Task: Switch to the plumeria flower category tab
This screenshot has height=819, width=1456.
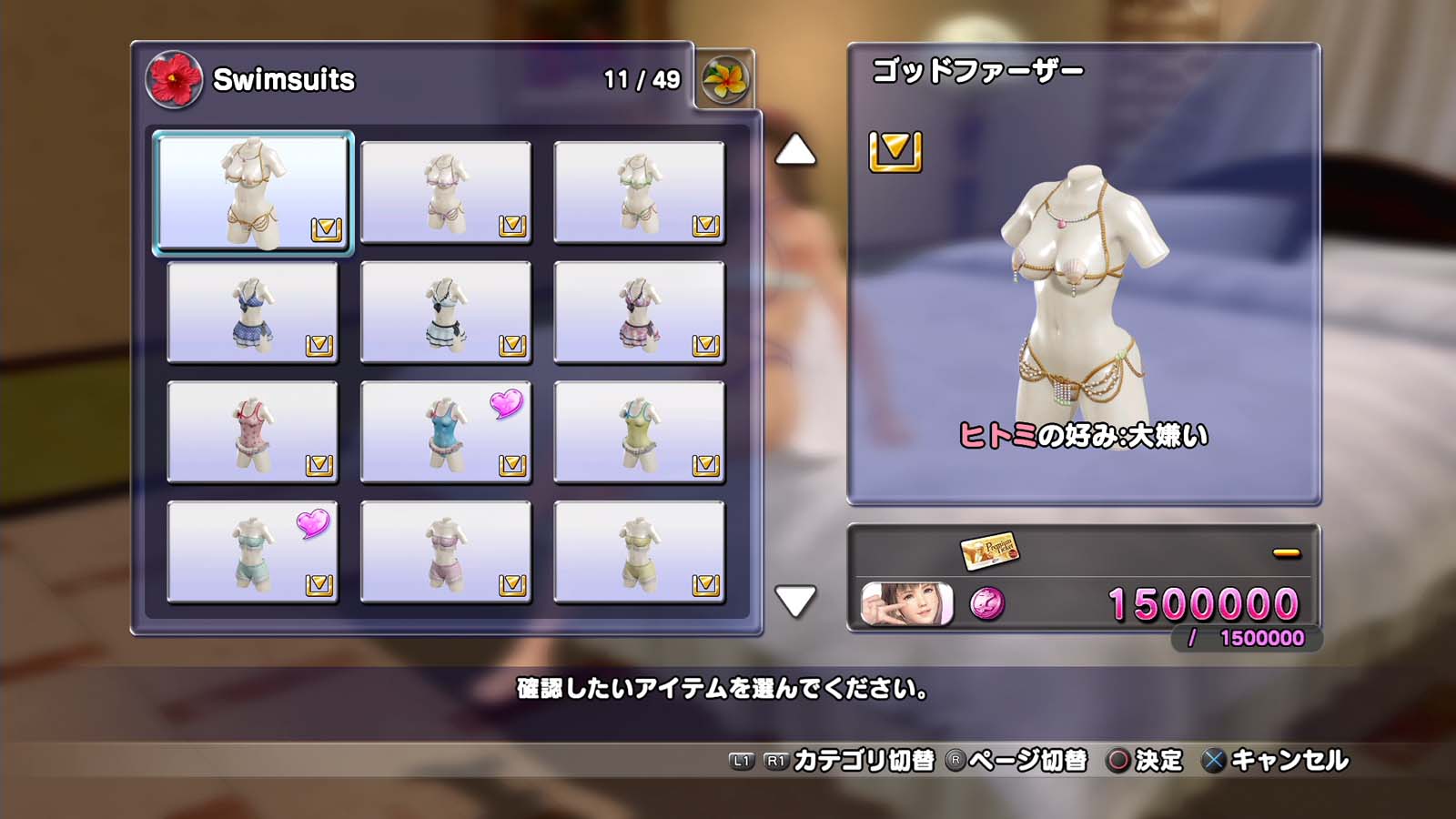Action: point(725,79)
